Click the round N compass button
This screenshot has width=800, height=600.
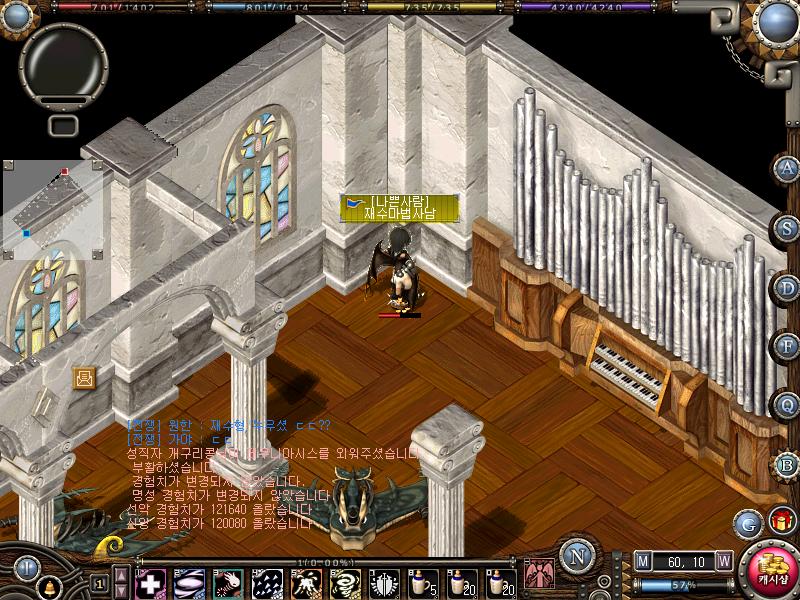(574, 556)
